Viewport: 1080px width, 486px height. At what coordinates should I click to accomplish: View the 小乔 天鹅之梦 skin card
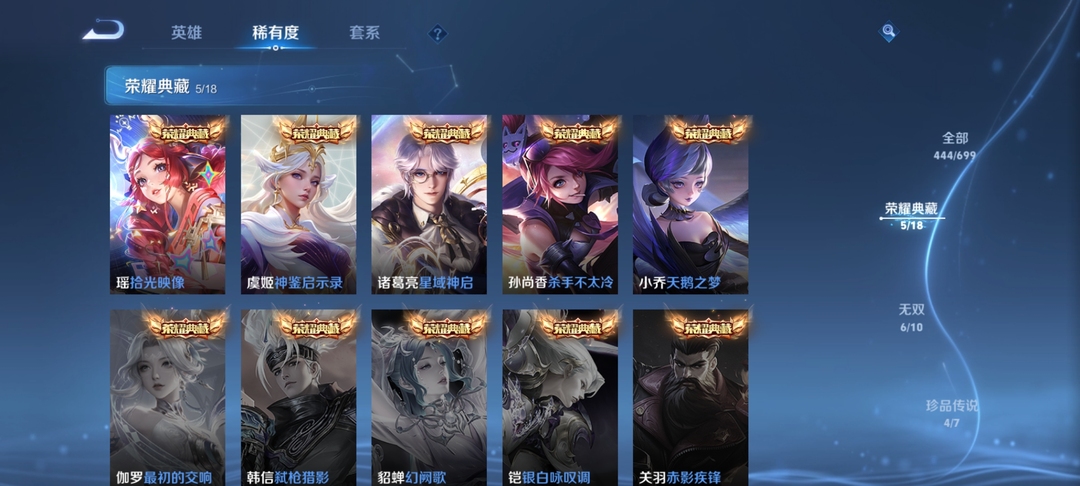click(x=690, y=205)
